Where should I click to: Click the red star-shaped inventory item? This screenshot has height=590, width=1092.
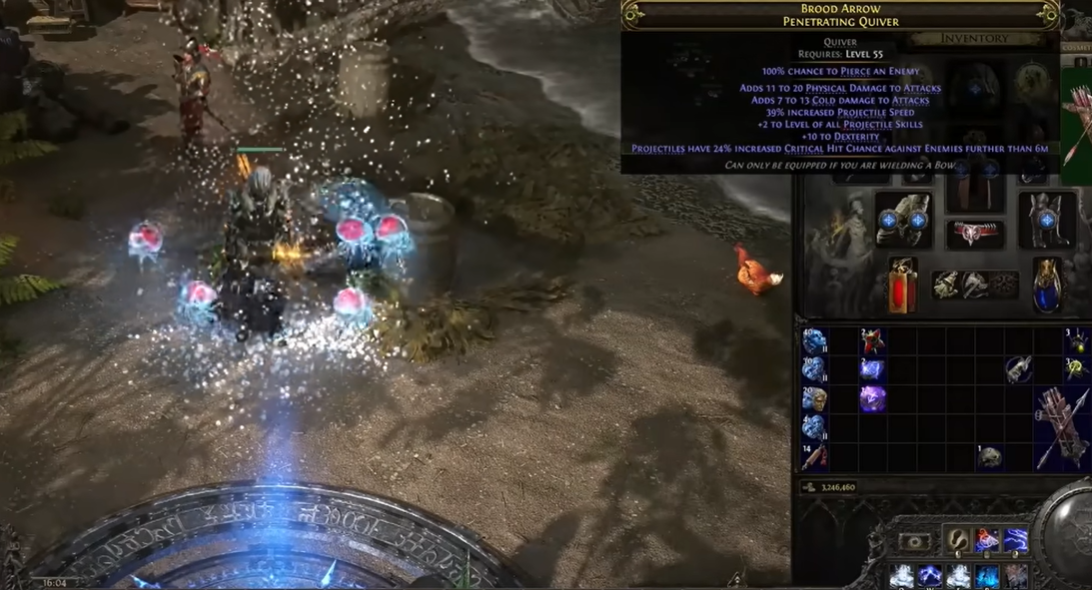[x=872, y=341]
